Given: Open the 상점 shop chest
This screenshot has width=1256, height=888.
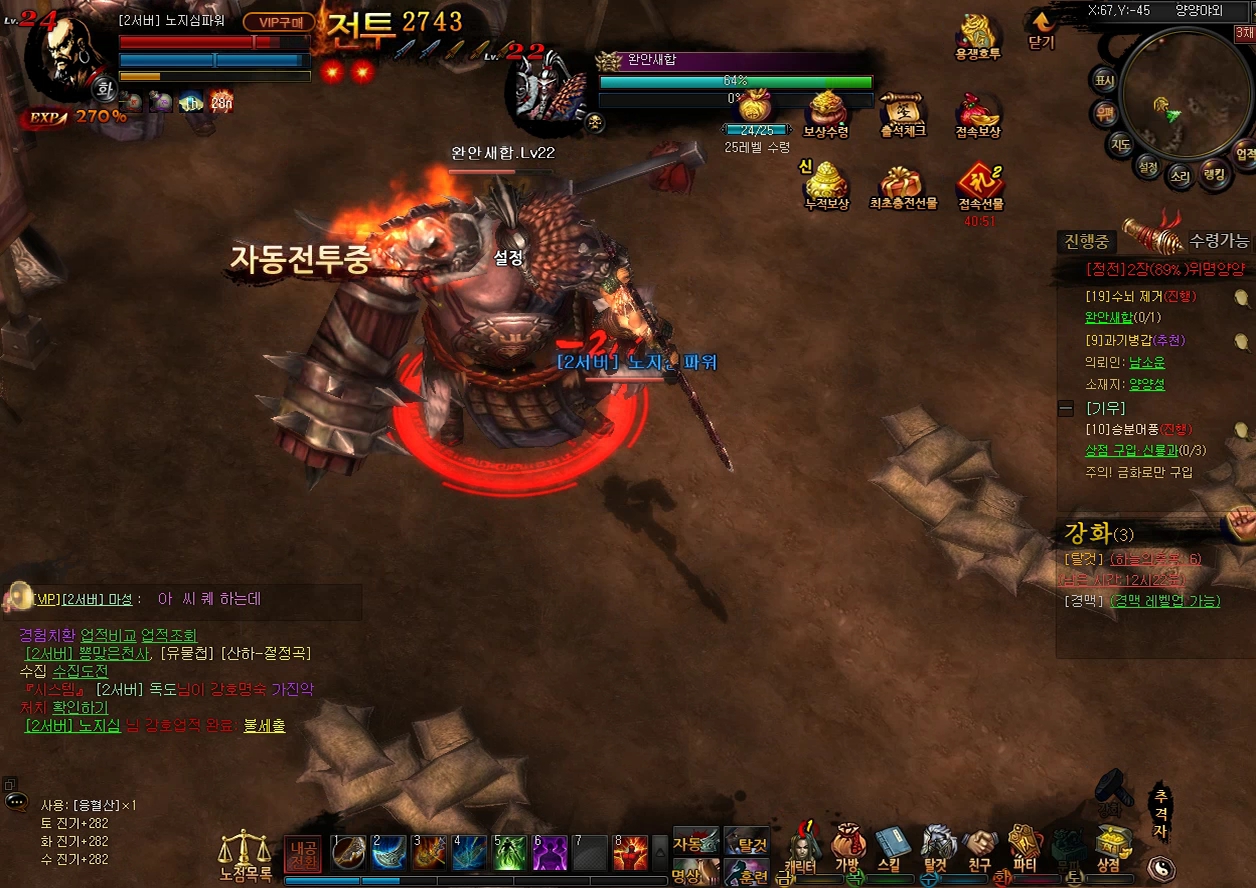Looking at the screenshot, I should coord(1108,847).
